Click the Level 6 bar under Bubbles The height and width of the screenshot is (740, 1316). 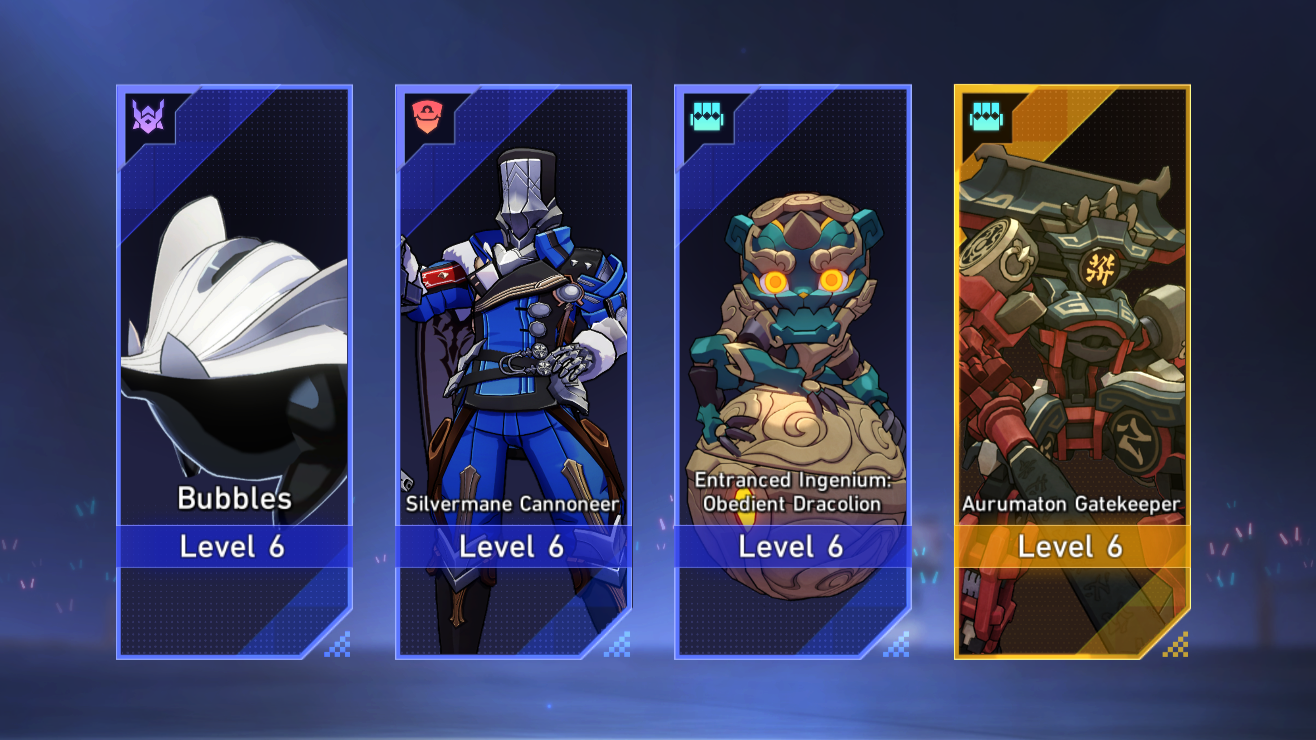tap(234, 547)
